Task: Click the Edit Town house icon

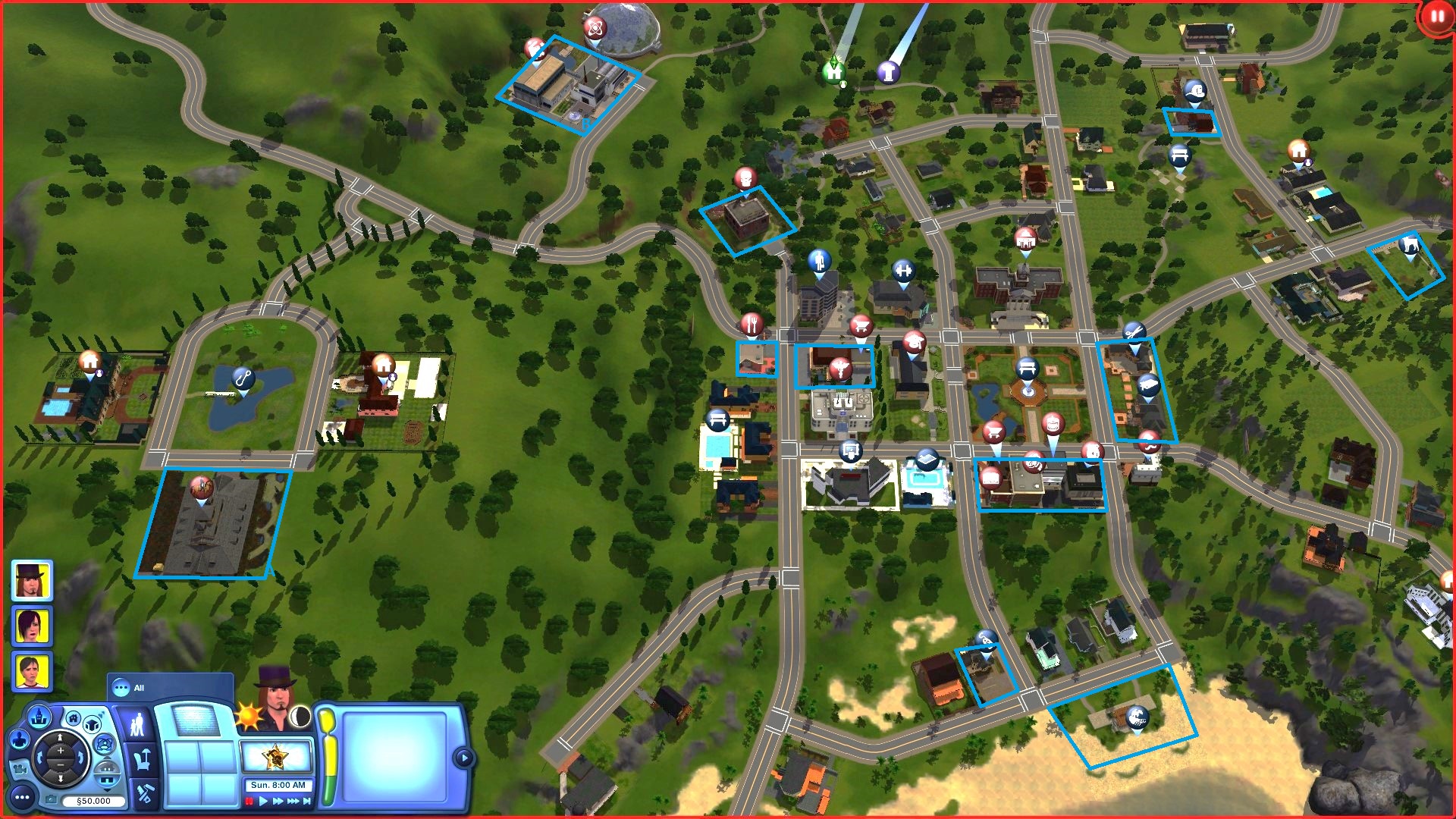Action: 73,720
